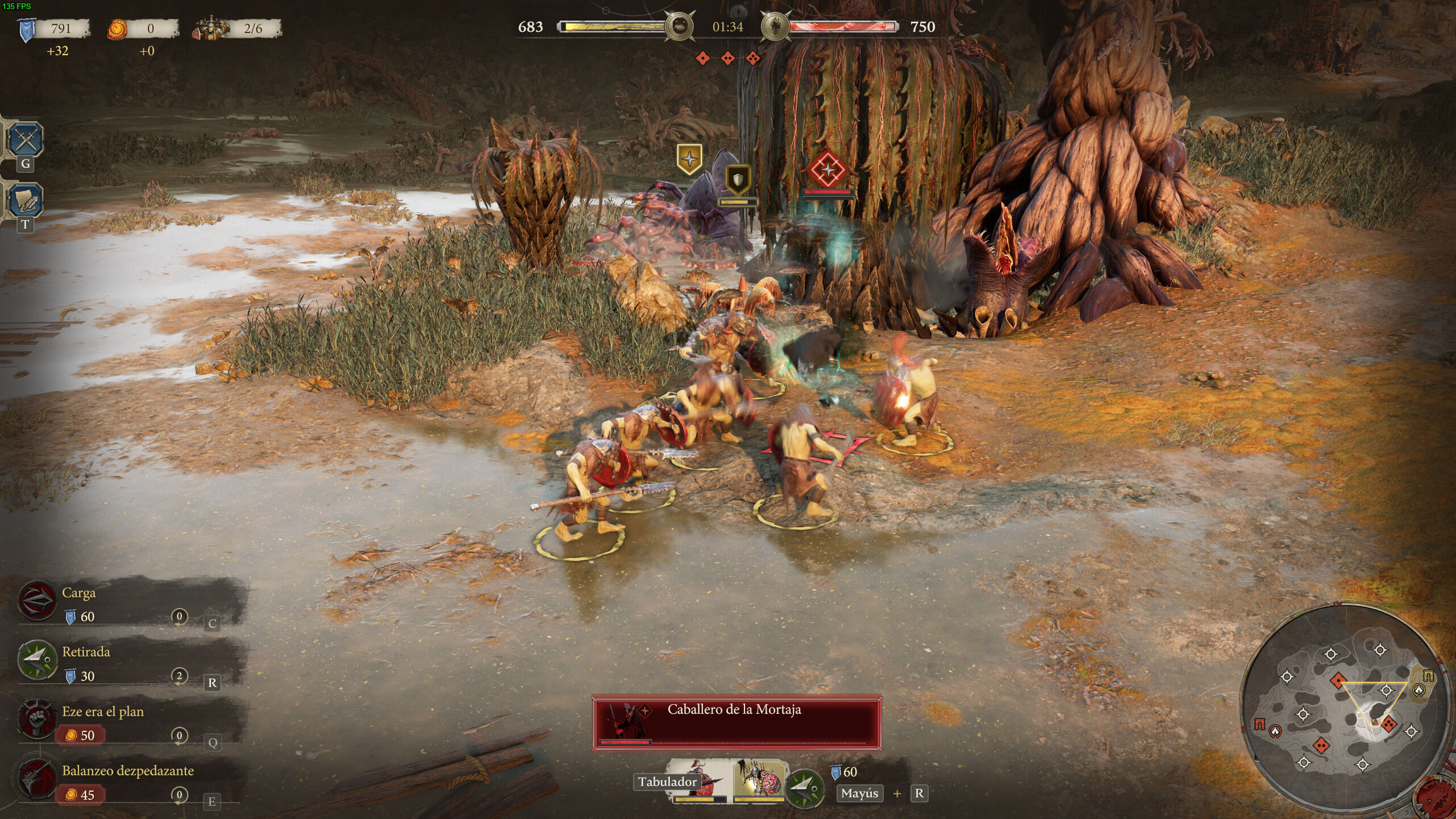Select the yellow gate marker on minimap
This screenshot has width=1456, height=819.
pos(1428,676)
